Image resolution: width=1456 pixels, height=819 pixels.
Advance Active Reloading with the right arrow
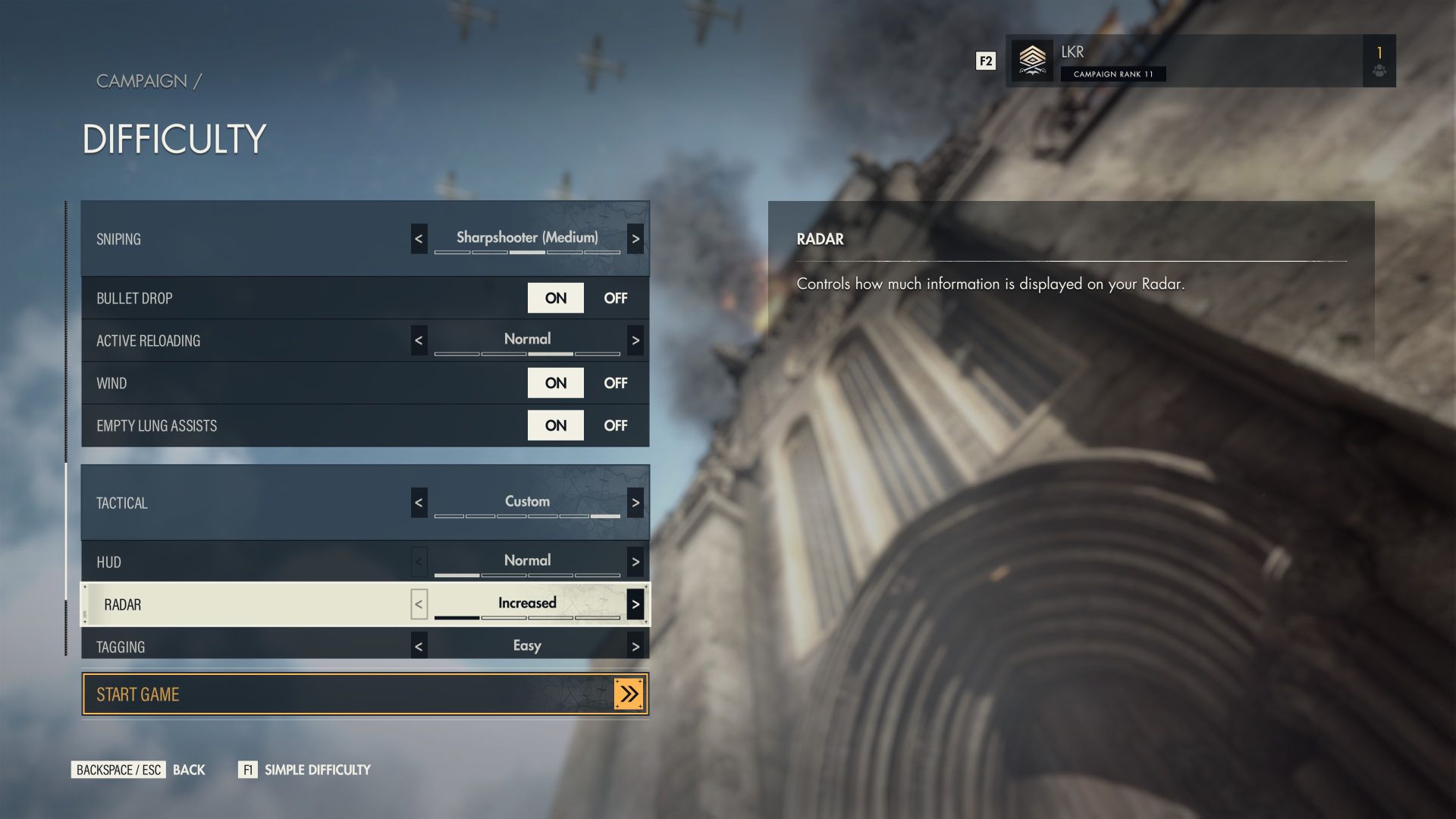click(635, 340)
